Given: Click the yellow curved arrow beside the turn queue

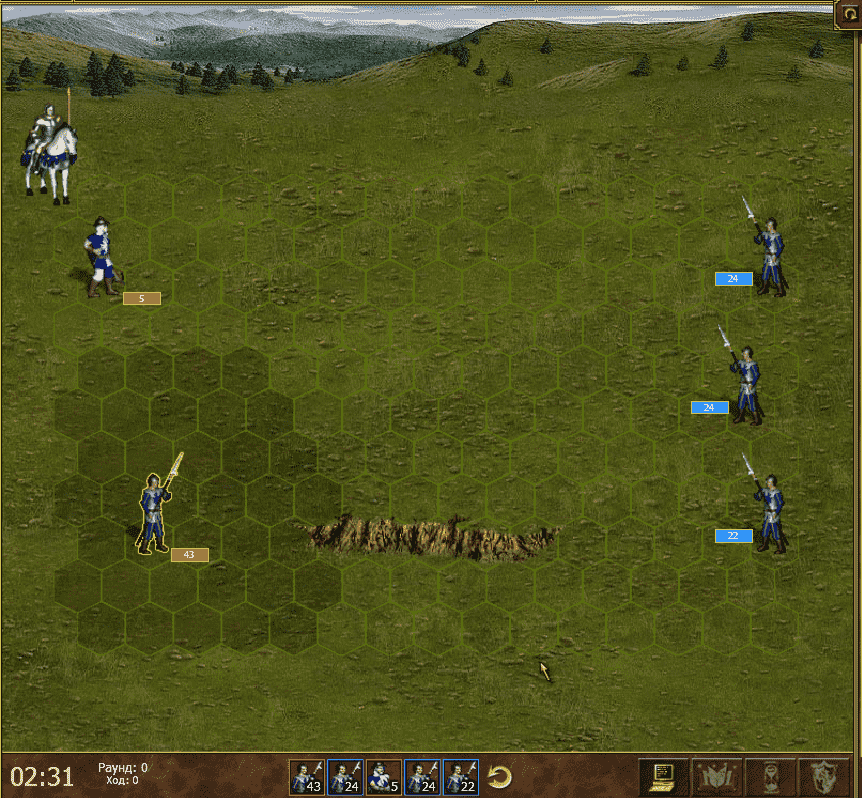Looking at the screenshot, I should pyautogui.click(x=500, y=777).
